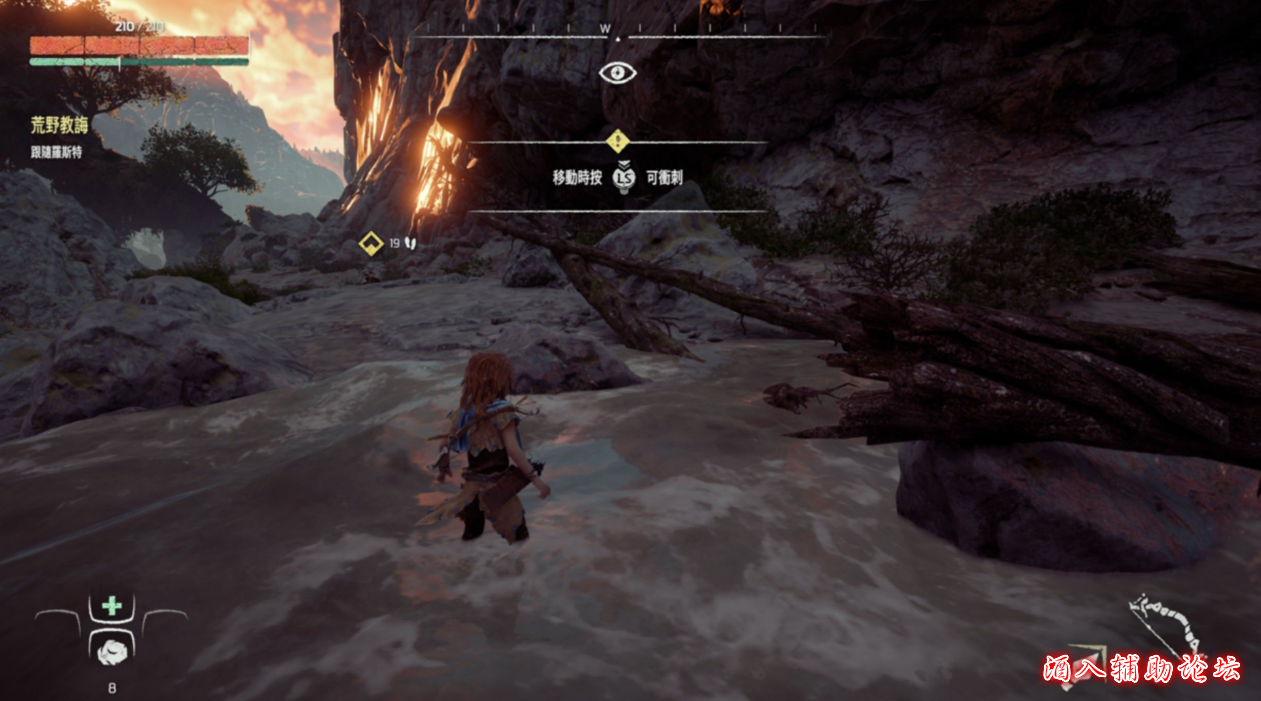Image resolution: width=1261 pixels, height=701 pixels.
Task: Click the yellow exclamation tutorial hint icon
Action: pos(617,141)
